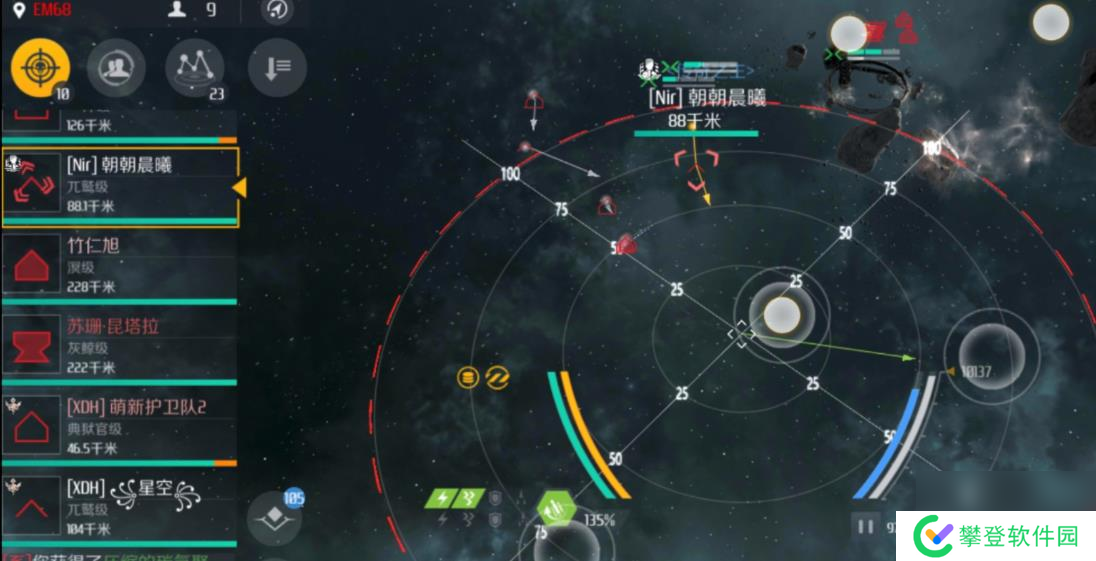Pick [XDH] 萌新护卫队2 from the overview
This screenshot has width=1096, height=561.
click(120, 427)
